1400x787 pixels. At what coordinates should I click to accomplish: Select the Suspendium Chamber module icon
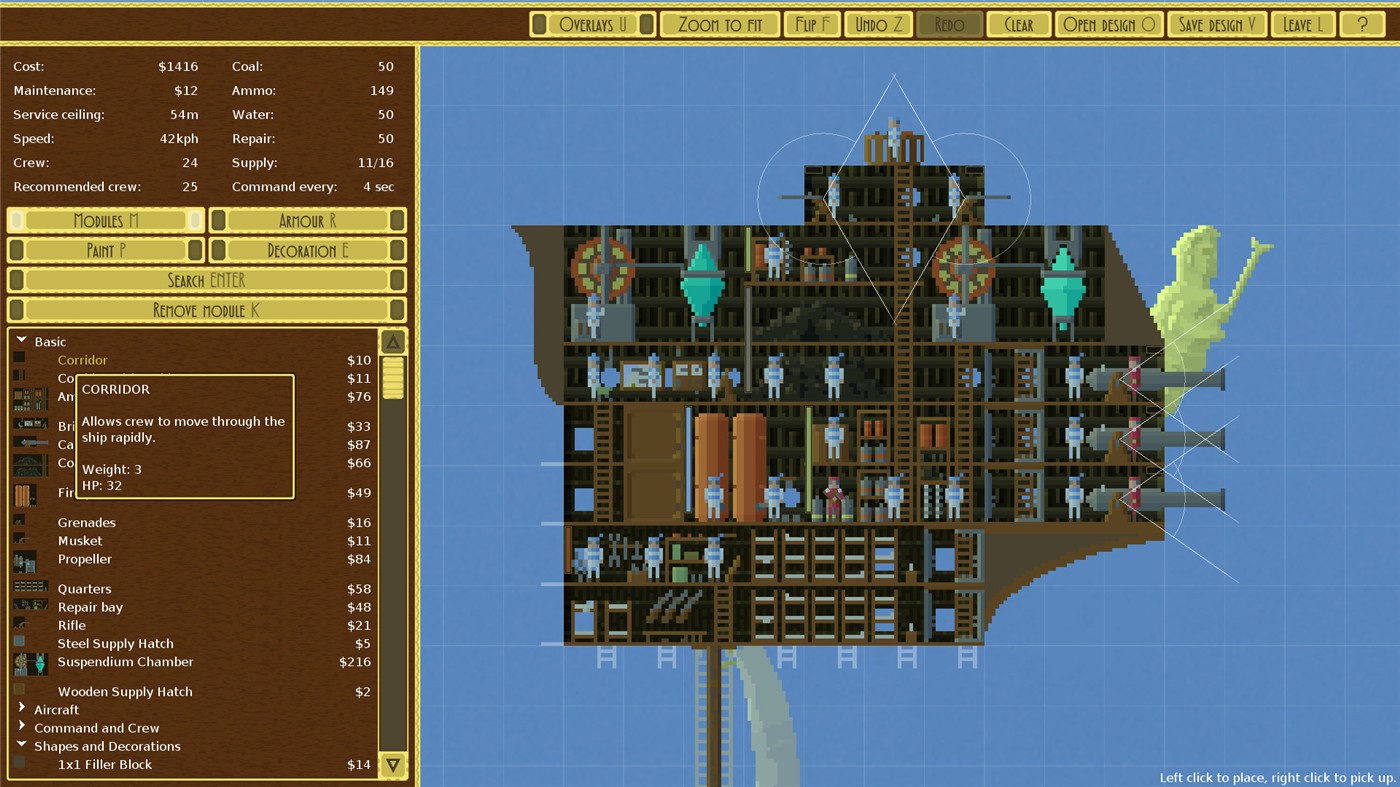pos(30,661)
